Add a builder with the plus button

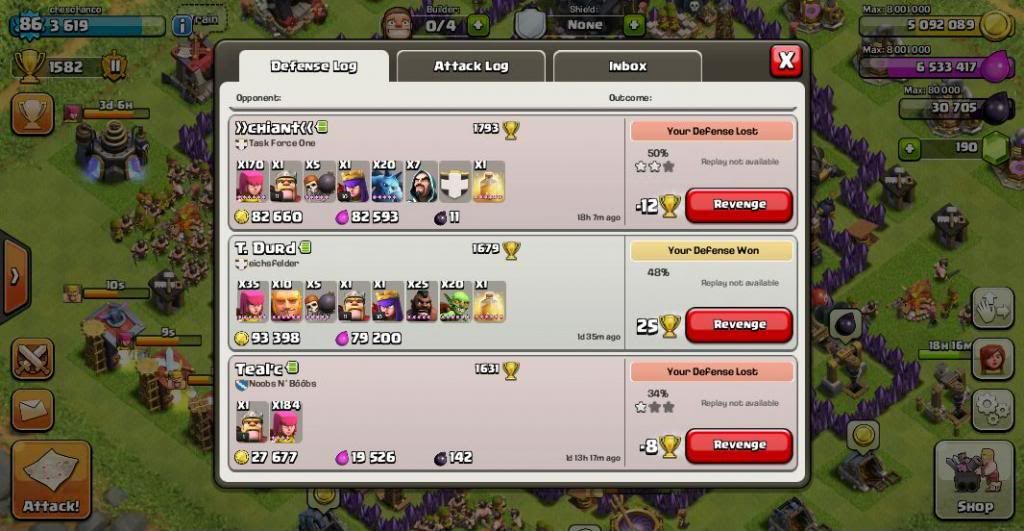(x=478, y=24)
